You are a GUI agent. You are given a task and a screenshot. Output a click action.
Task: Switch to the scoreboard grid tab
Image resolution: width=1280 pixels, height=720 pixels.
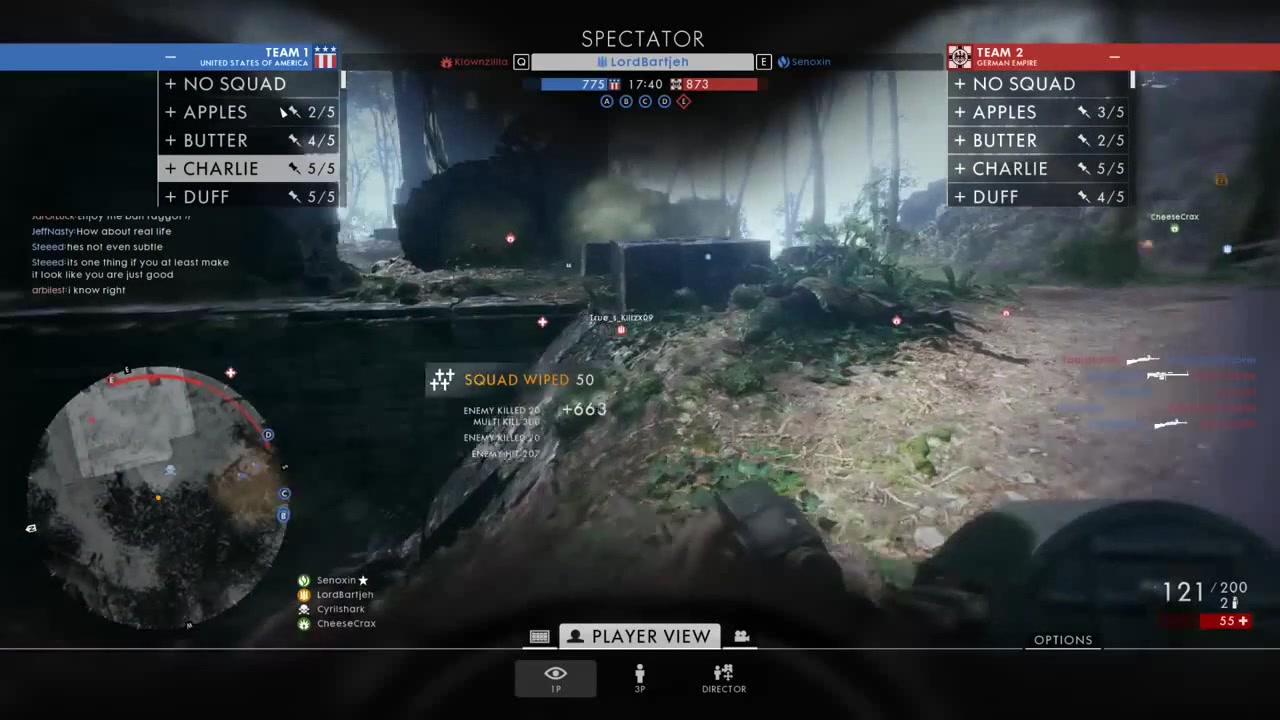(539, 636)
